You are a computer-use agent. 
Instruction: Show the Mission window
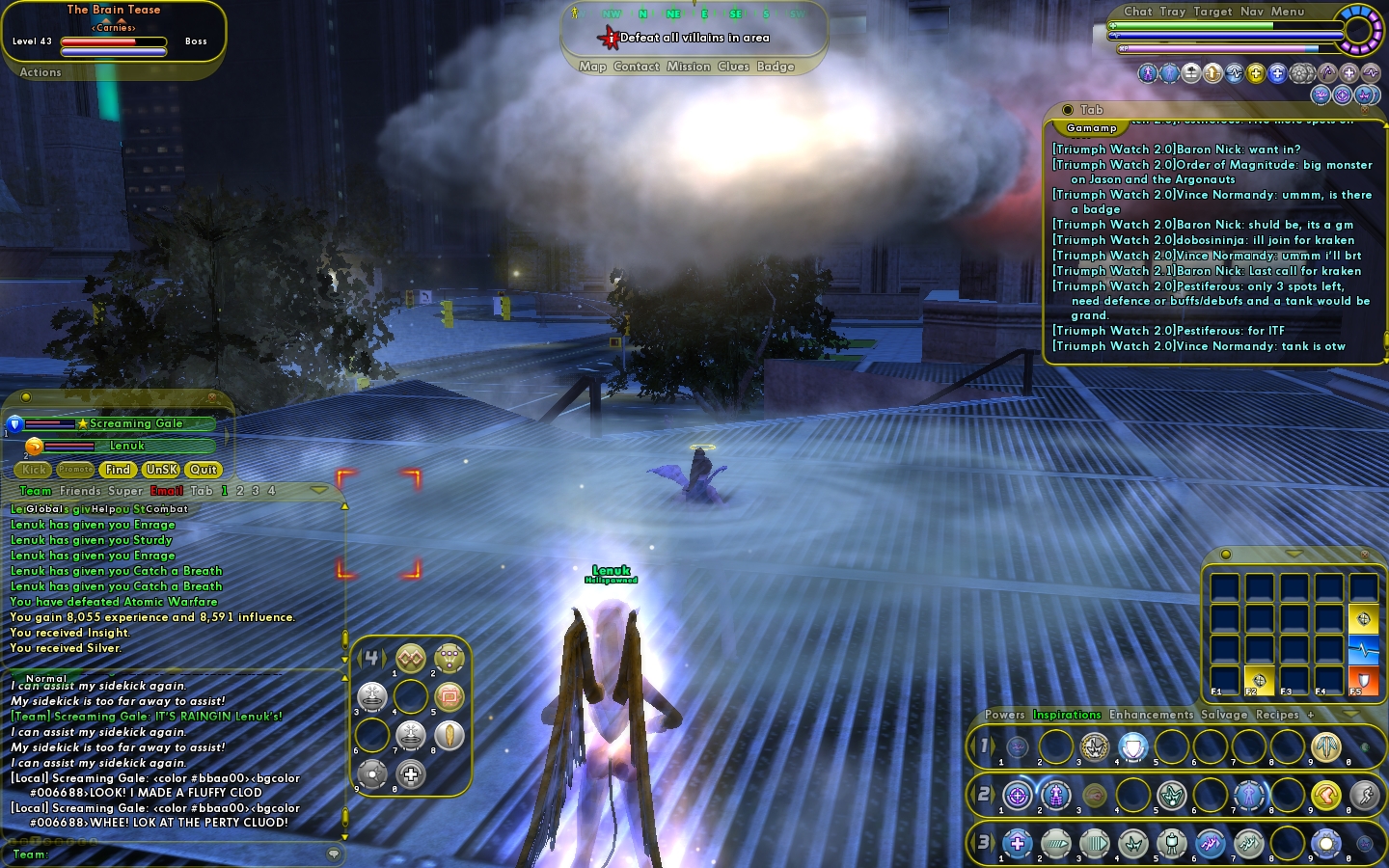(x=689, y=67)
